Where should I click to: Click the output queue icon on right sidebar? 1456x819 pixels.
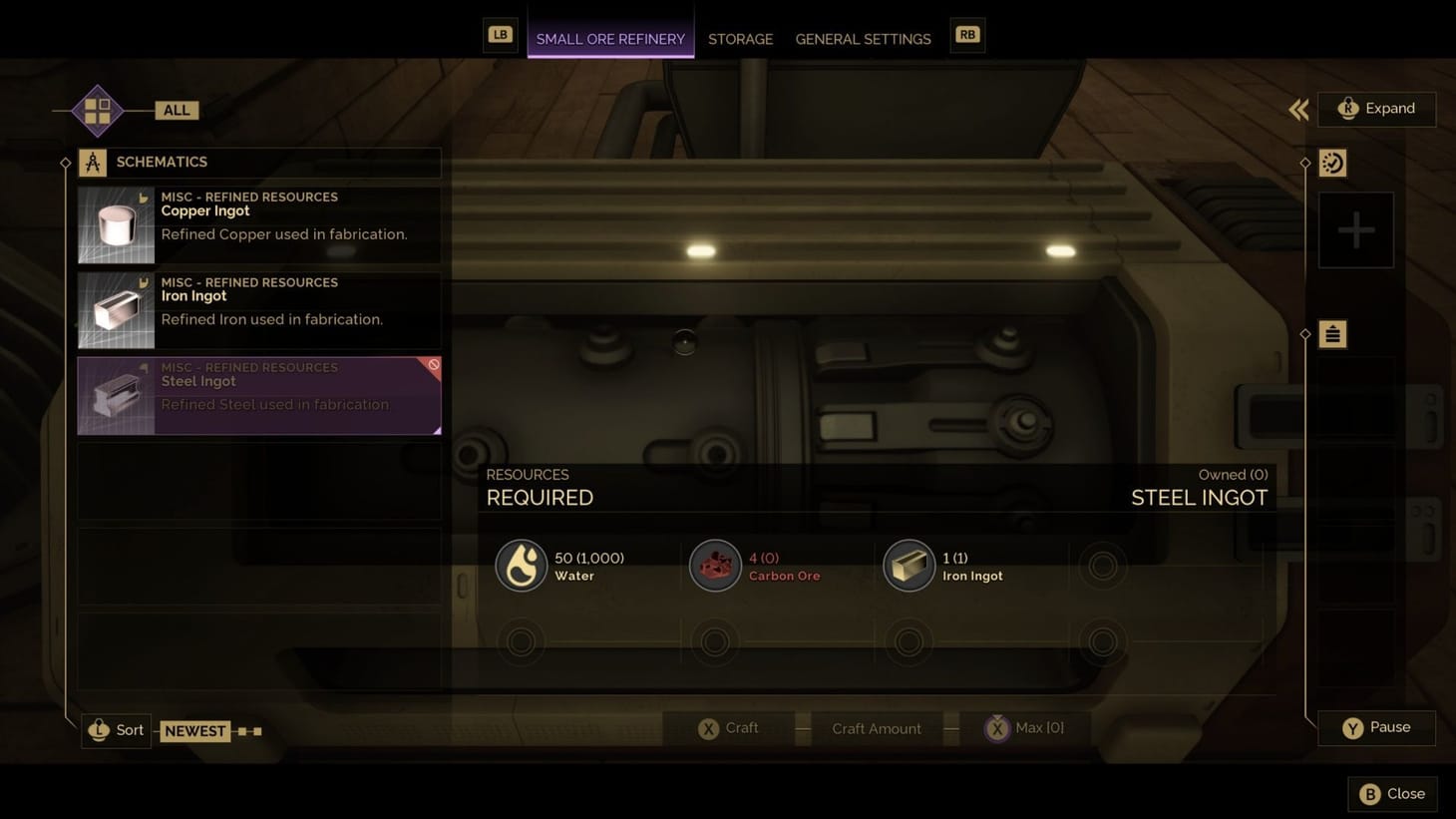[1332, 334]
